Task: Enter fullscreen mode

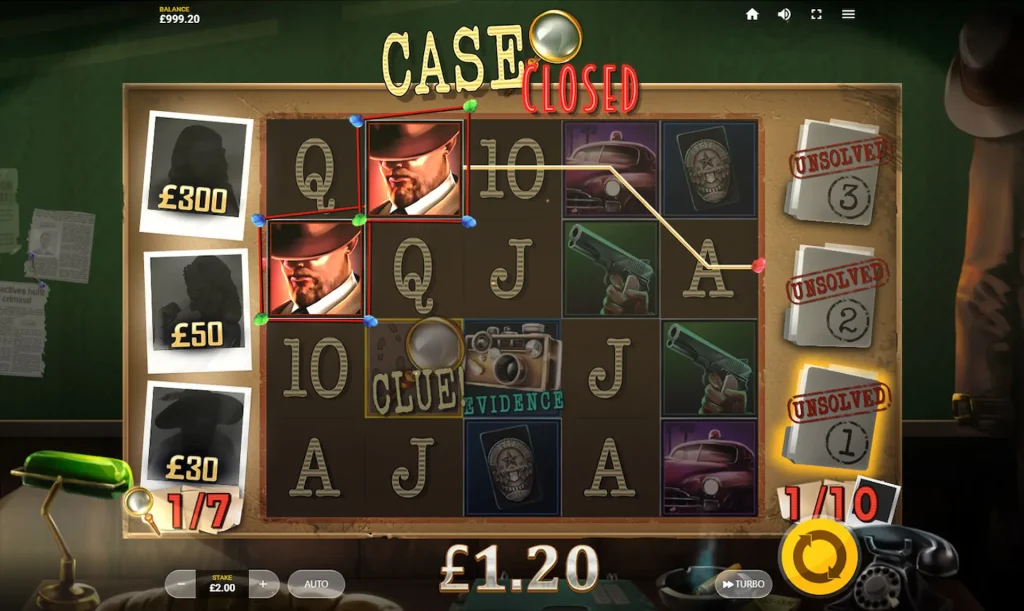Action: (816, 14)
